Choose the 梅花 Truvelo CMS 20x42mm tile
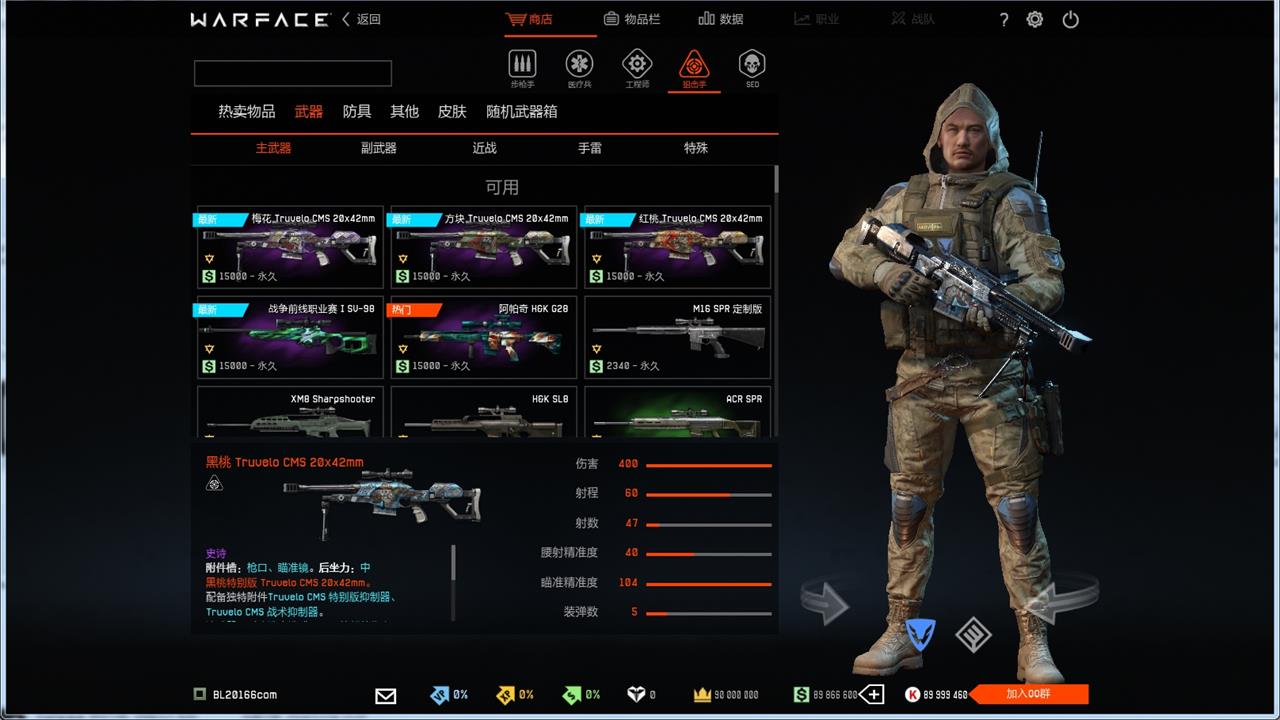This screenshot has height=720, width=1280. click(x=290, y=247)
